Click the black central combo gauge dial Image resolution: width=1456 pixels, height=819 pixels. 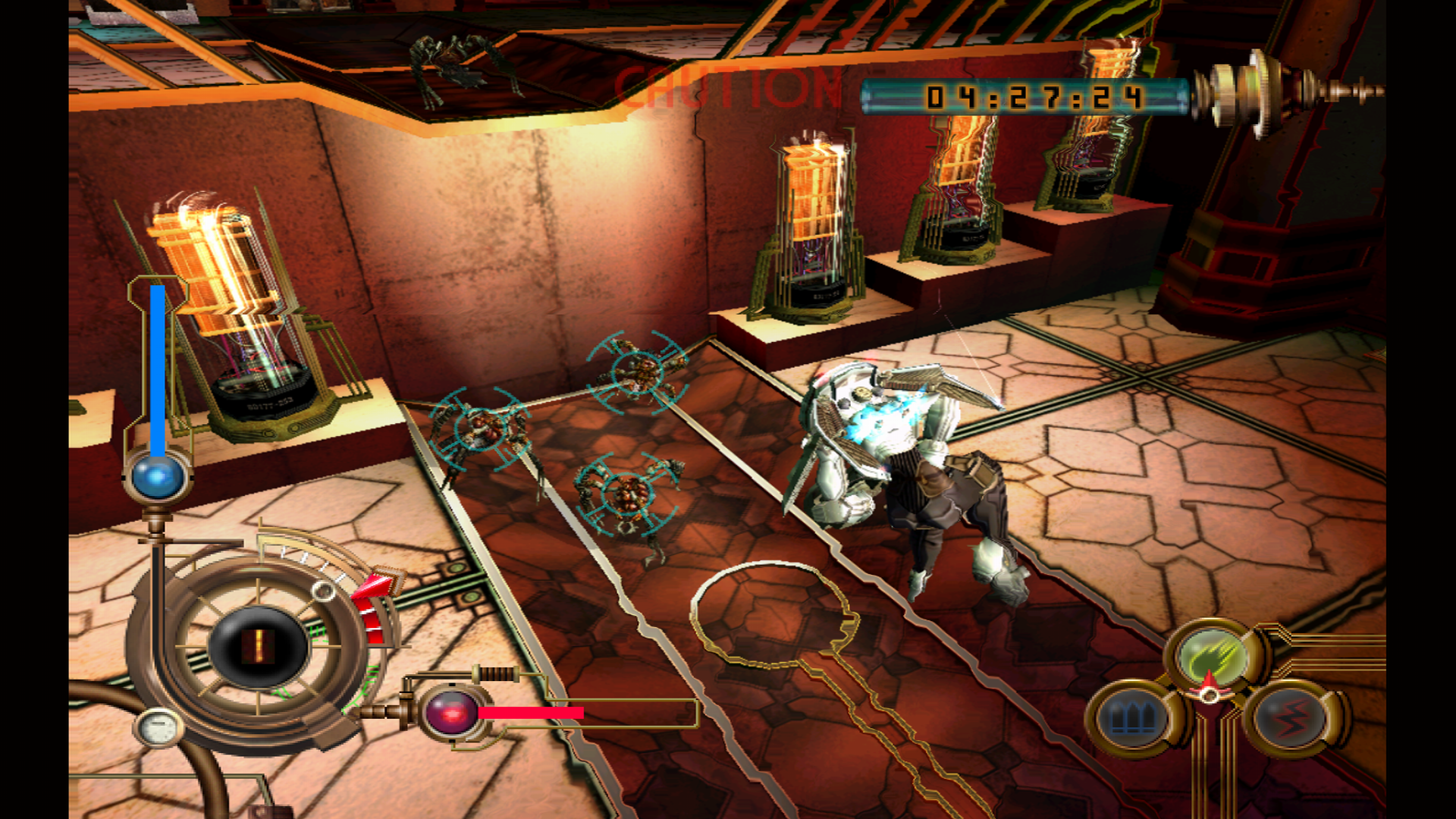pyautogui.click(x=258, y=646)
